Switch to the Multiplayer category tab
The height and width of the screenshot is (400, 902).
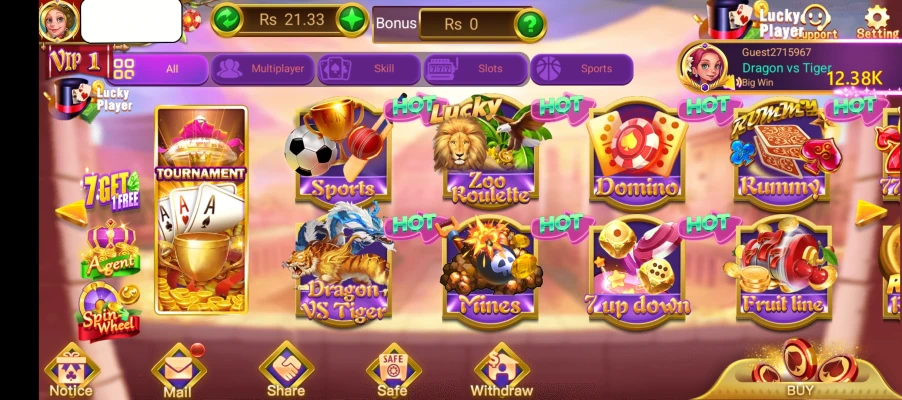coord(263,69)
